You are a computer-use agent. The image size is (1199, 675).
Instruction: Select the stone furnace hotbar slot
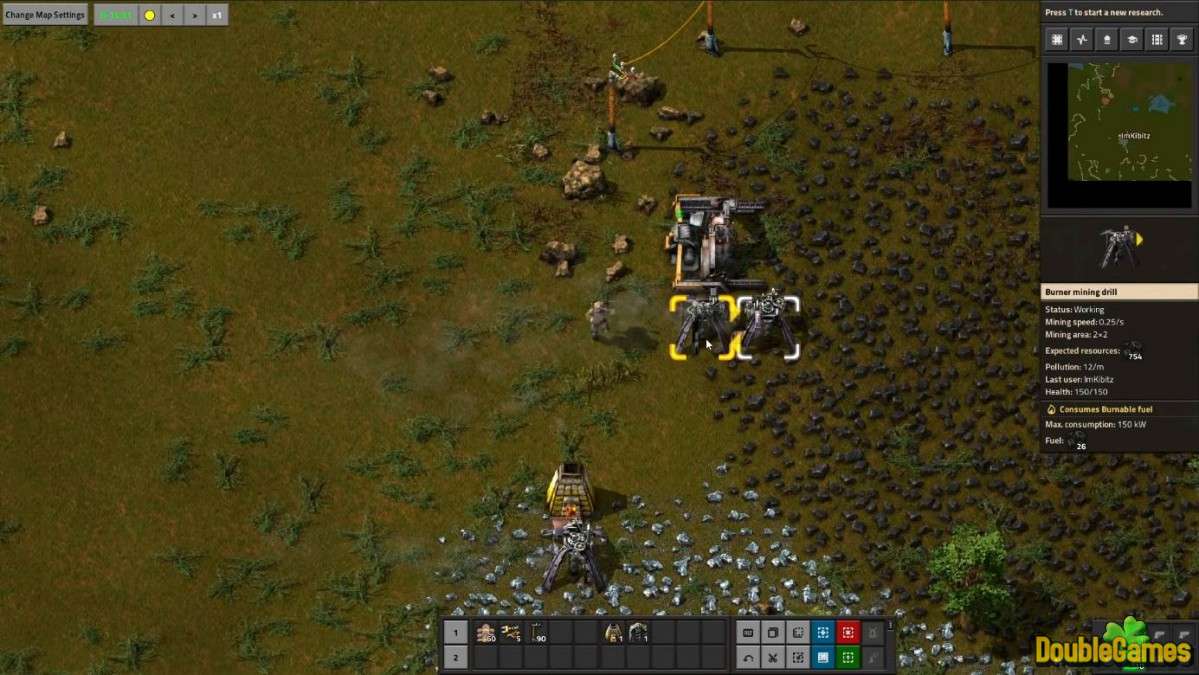[612, 632]
